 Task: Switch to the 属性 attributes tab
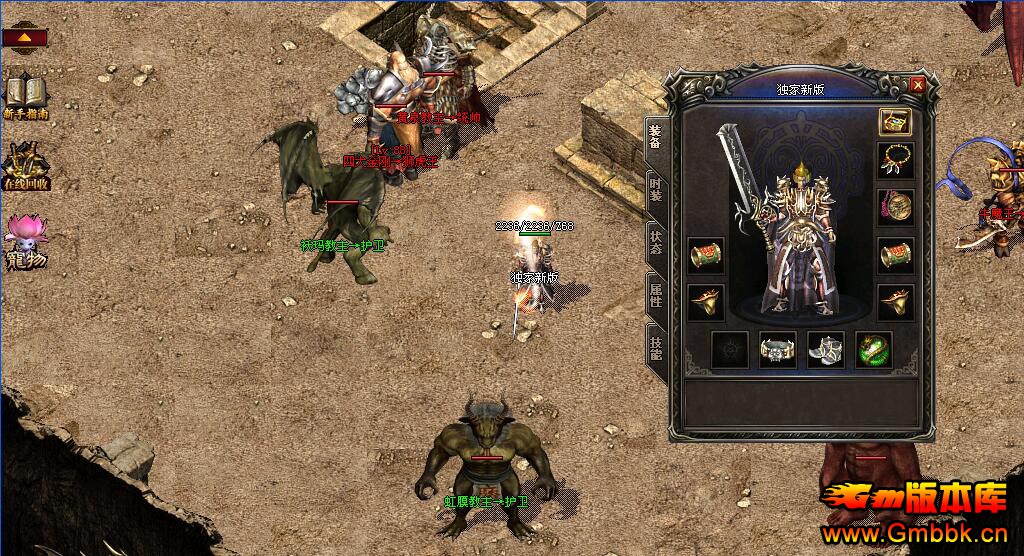(x=656, y=295)
